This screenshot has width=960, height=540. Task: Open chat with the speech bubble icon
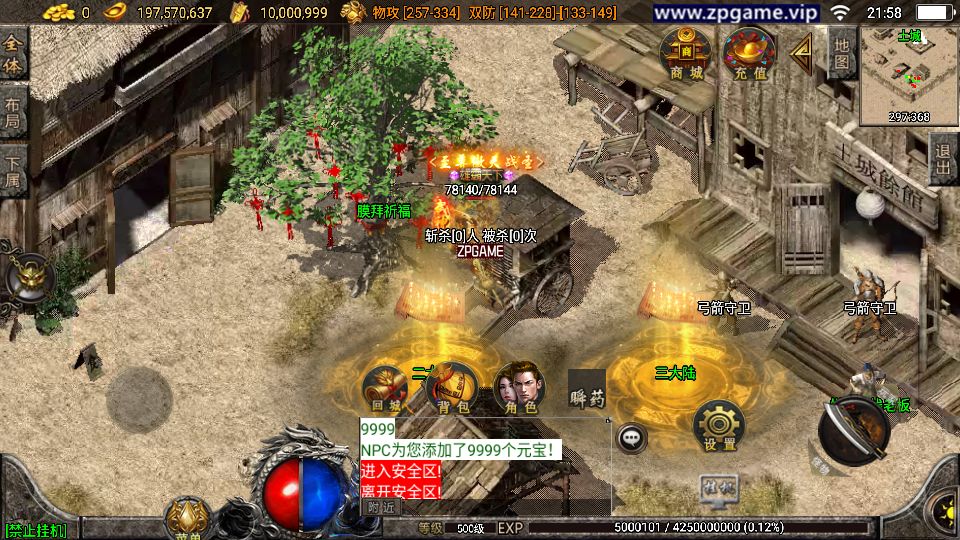[632, 437]
